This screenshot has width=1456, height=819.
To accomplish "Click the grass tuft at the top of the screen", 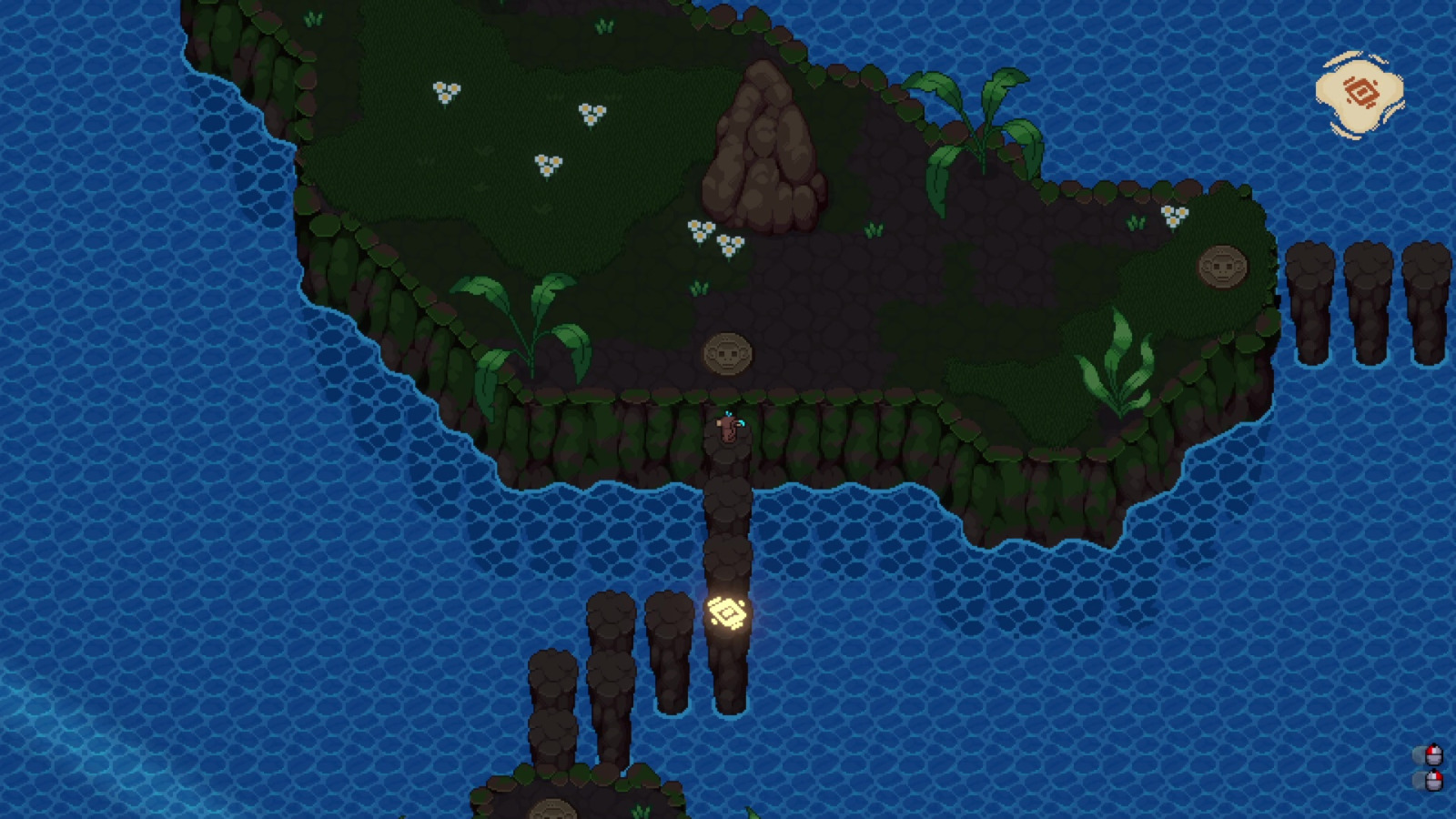I will pos(314,18).
